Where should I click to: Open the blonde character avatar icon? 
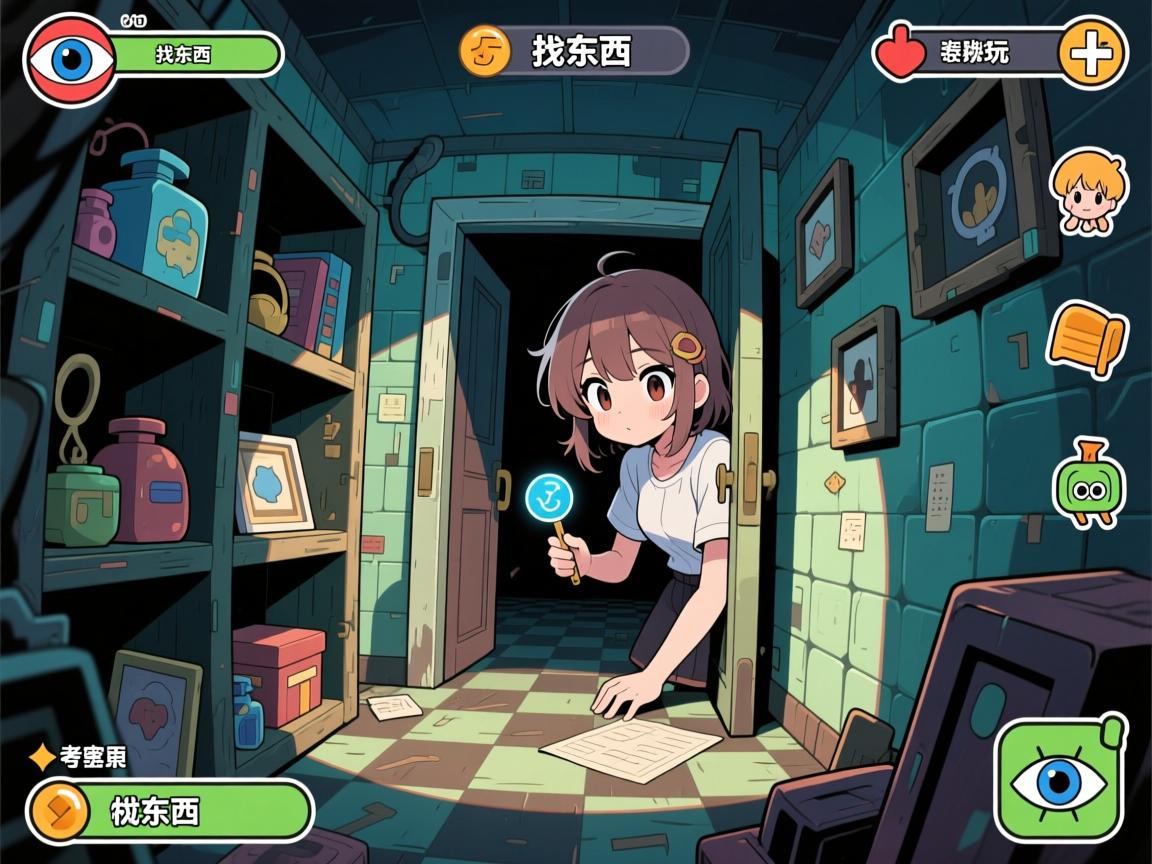(x=1088, y=191)
